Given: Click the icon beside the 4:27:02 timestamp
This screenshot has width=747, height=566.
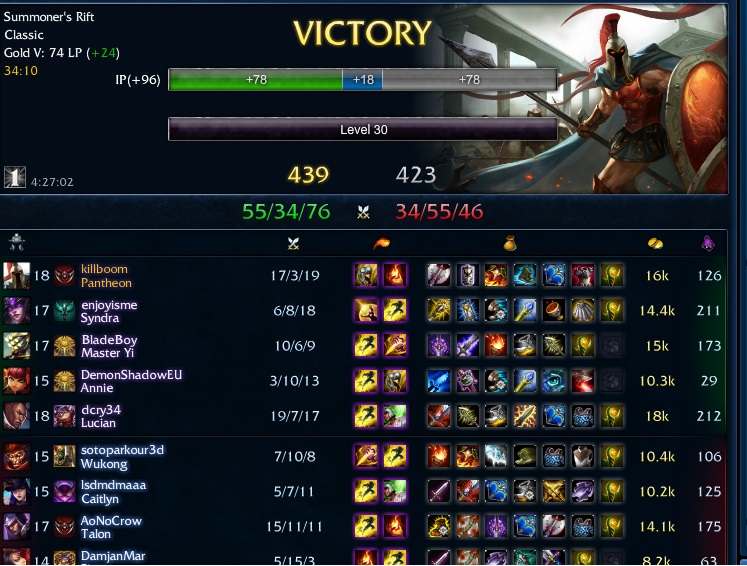Looking at the screenshot, I should point(15,177).
